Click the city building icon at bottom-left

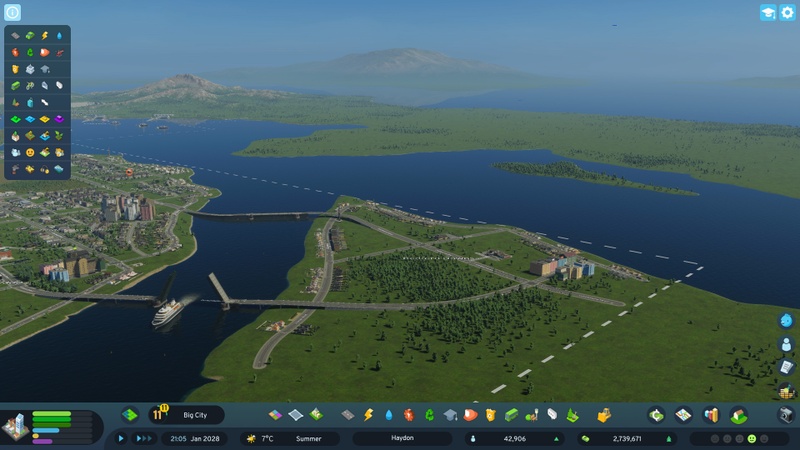(14, 427)
